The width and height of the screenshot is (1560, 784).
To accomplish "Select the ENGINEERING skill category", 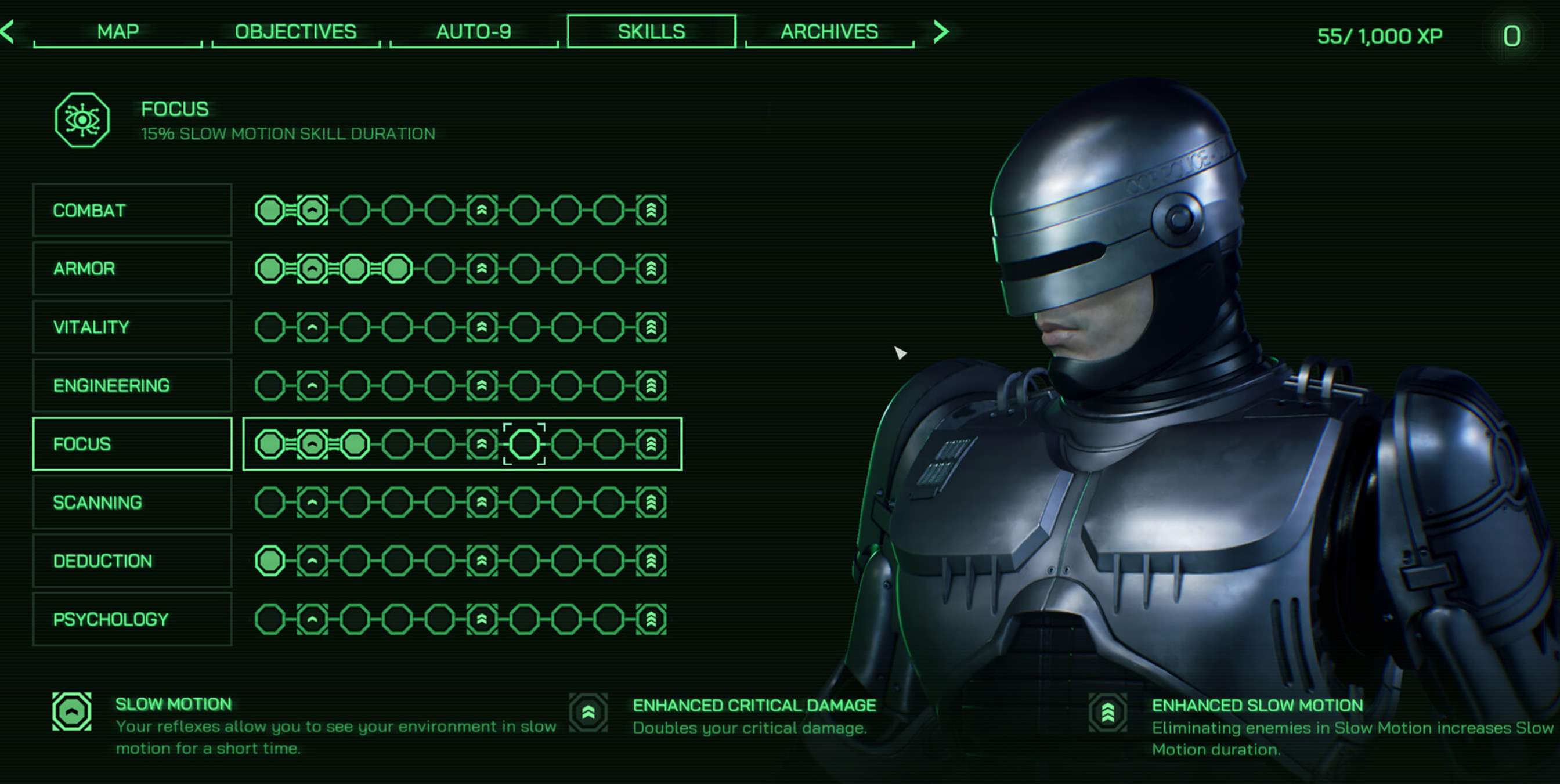I will (x=132, y=385).
